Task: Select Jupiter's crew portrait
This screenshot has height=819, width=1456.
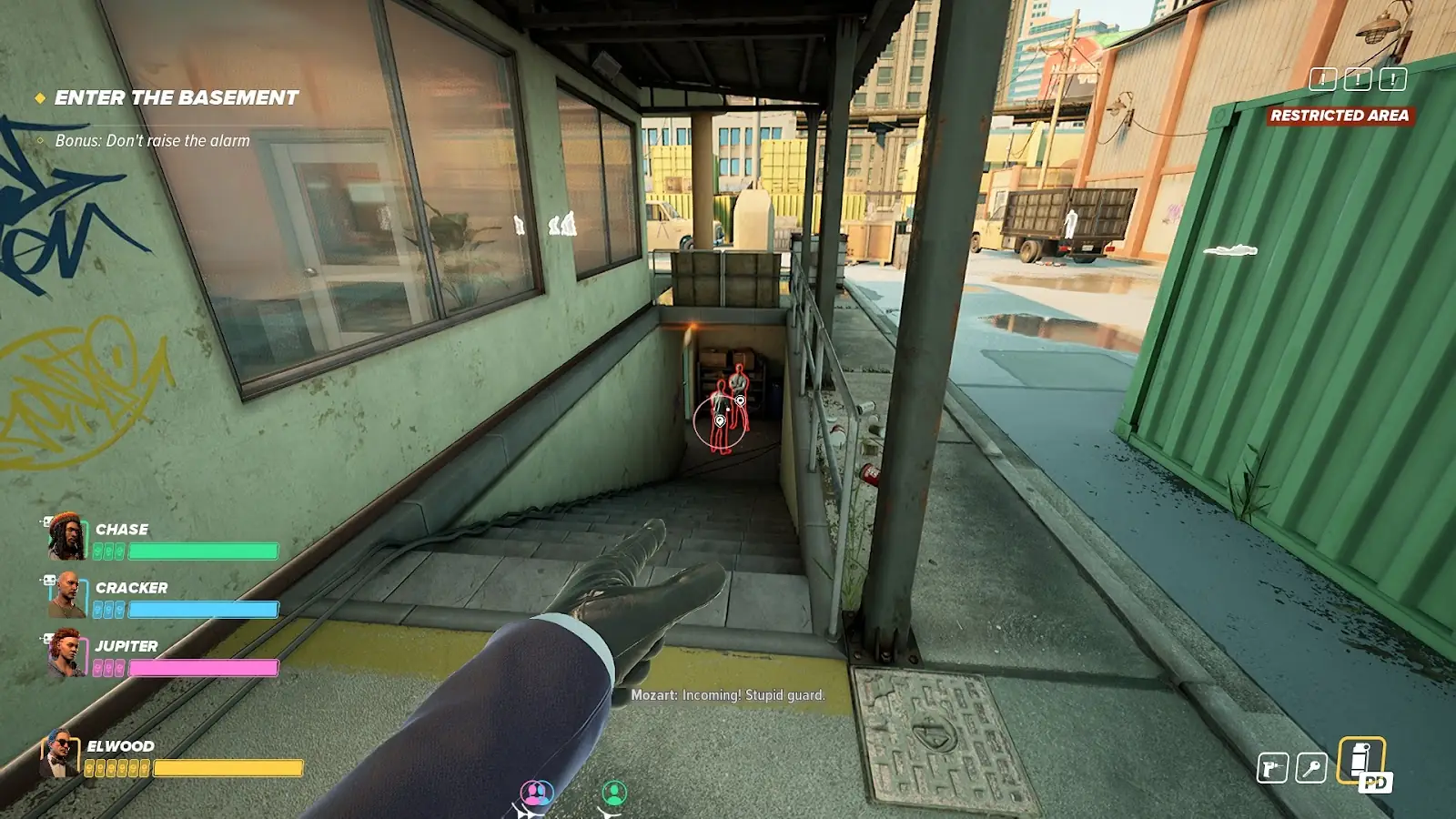Action: coord(66,653)
